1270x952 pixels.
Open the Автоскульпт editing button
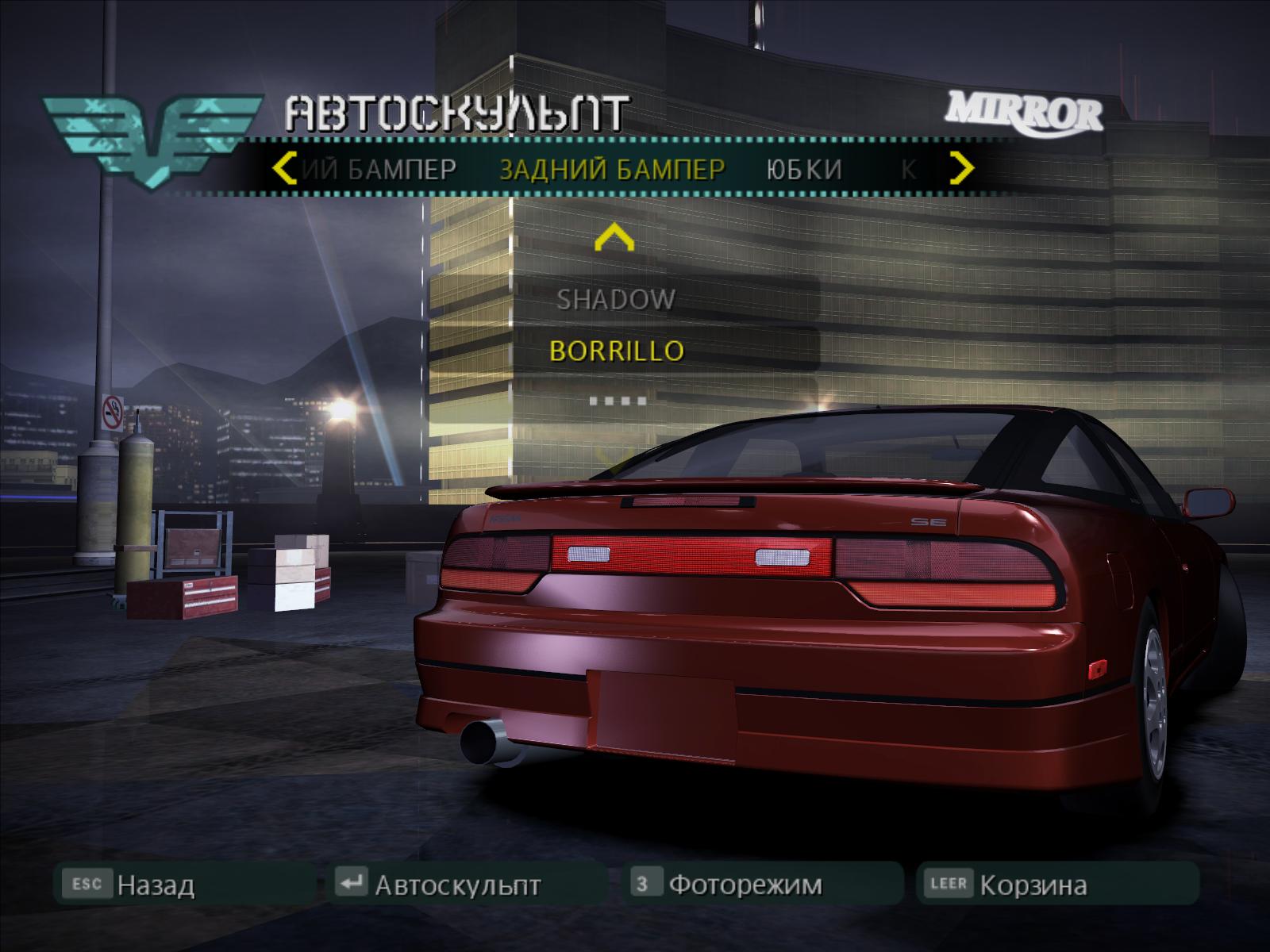pyautogui.click(x=457, y=884)
